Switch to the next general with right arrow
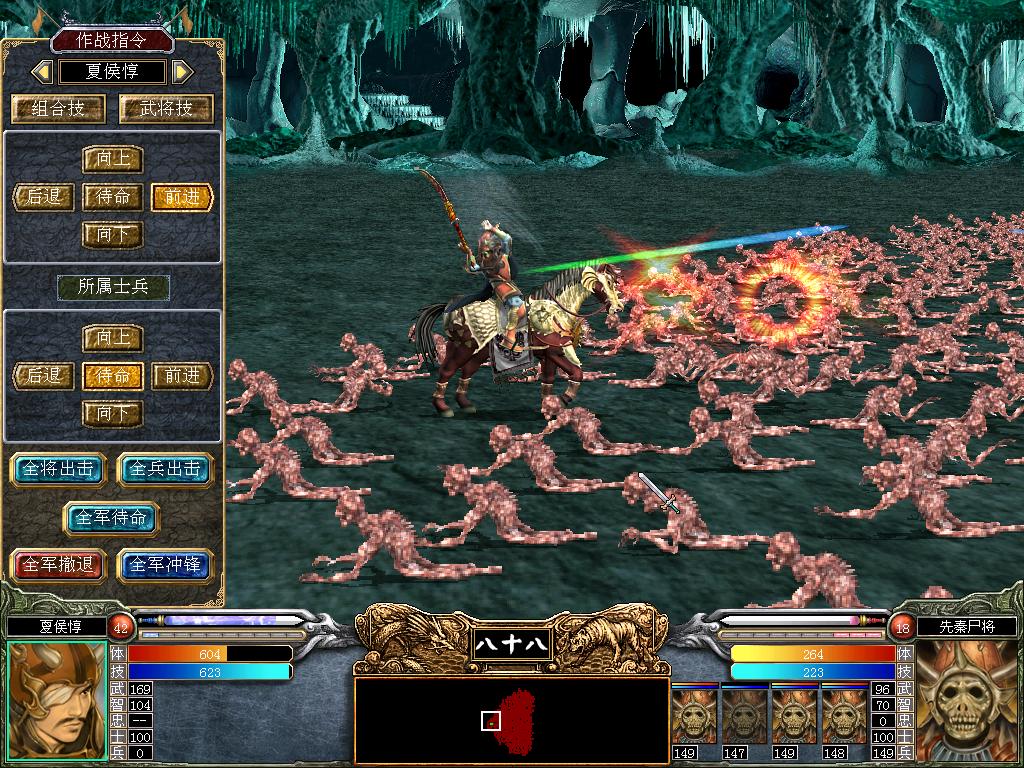1024x768 pixels. pyautogui.click(x=181, y=72)
